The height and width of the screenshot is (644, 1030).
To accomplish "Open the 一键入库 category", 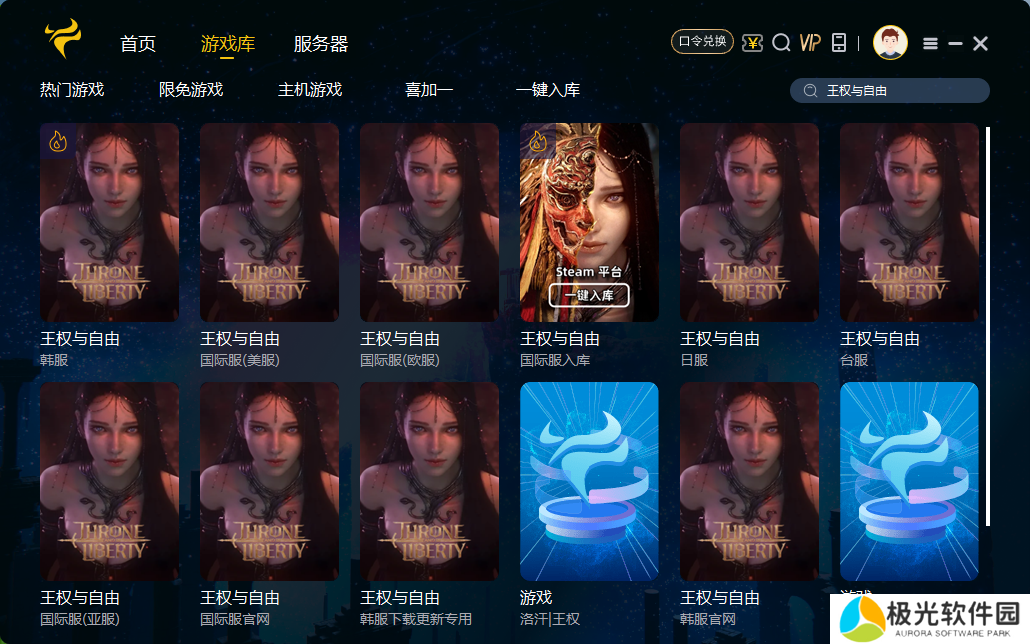I will 548,90.
